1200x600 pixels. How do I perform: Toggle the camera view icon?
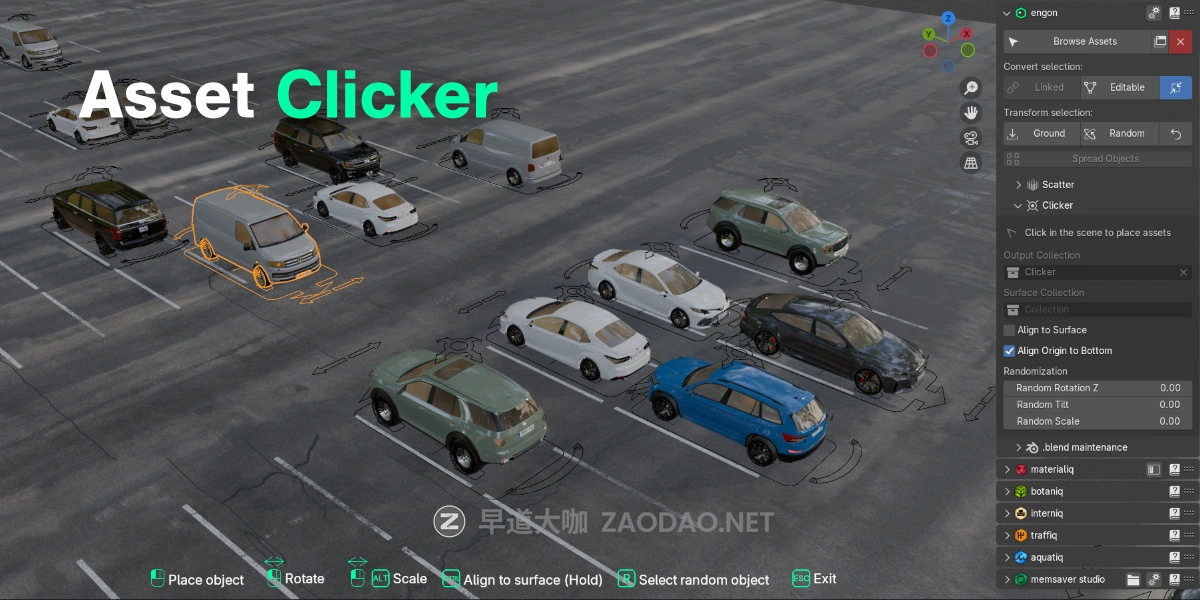click(970, 138)
